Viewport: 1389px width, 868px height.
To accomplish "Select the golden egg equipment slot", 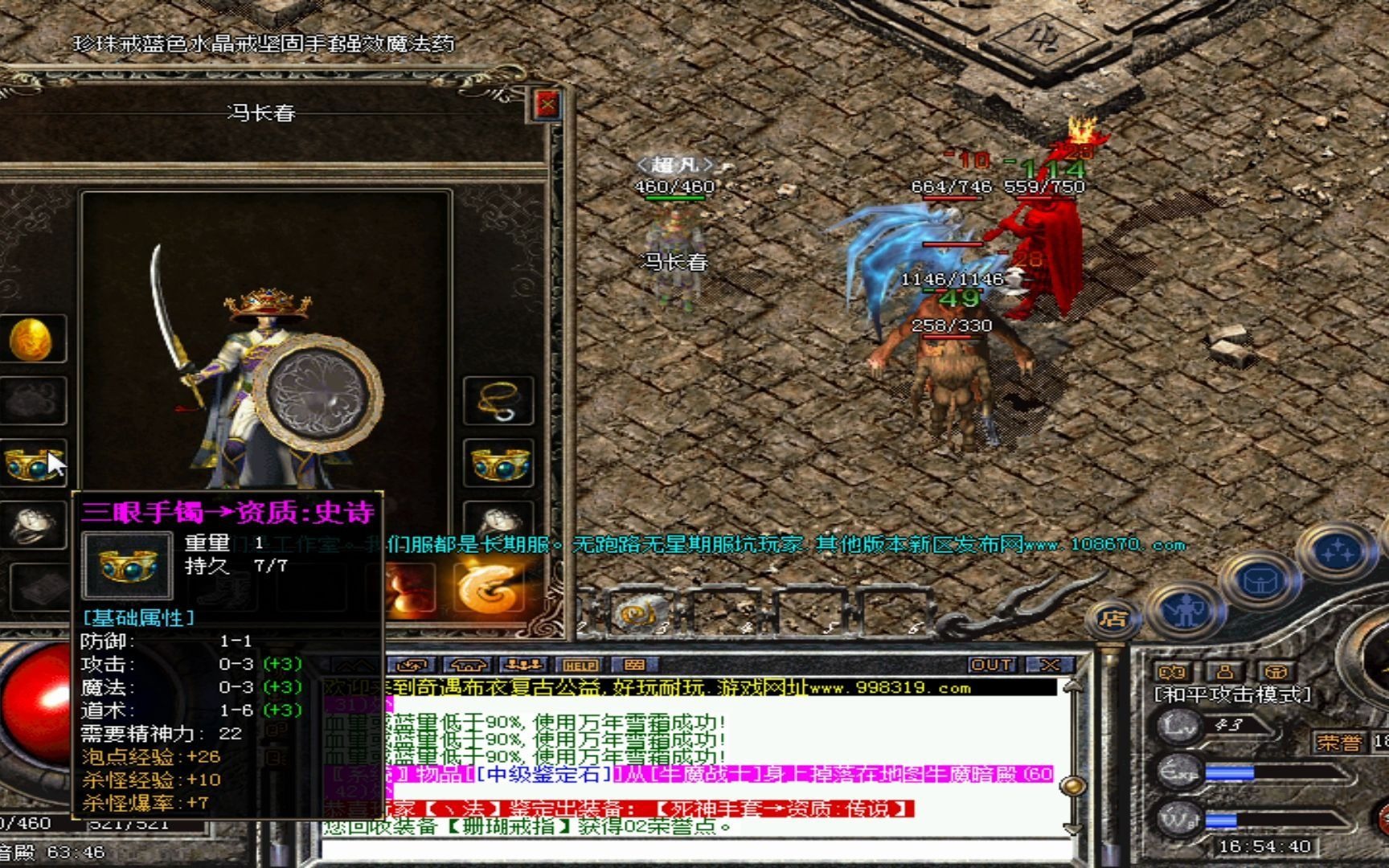I will [x=31, y=338].
